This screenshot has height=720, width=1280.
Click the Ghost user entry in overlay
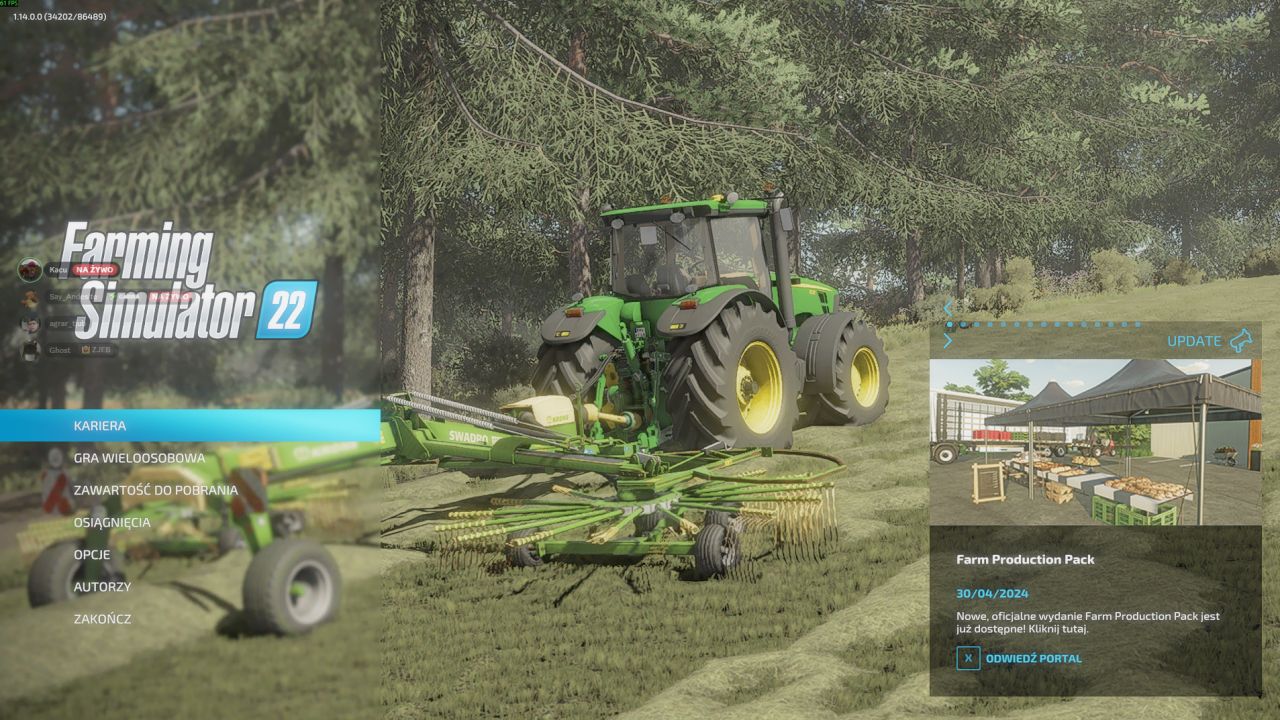(x=60, y=350)
